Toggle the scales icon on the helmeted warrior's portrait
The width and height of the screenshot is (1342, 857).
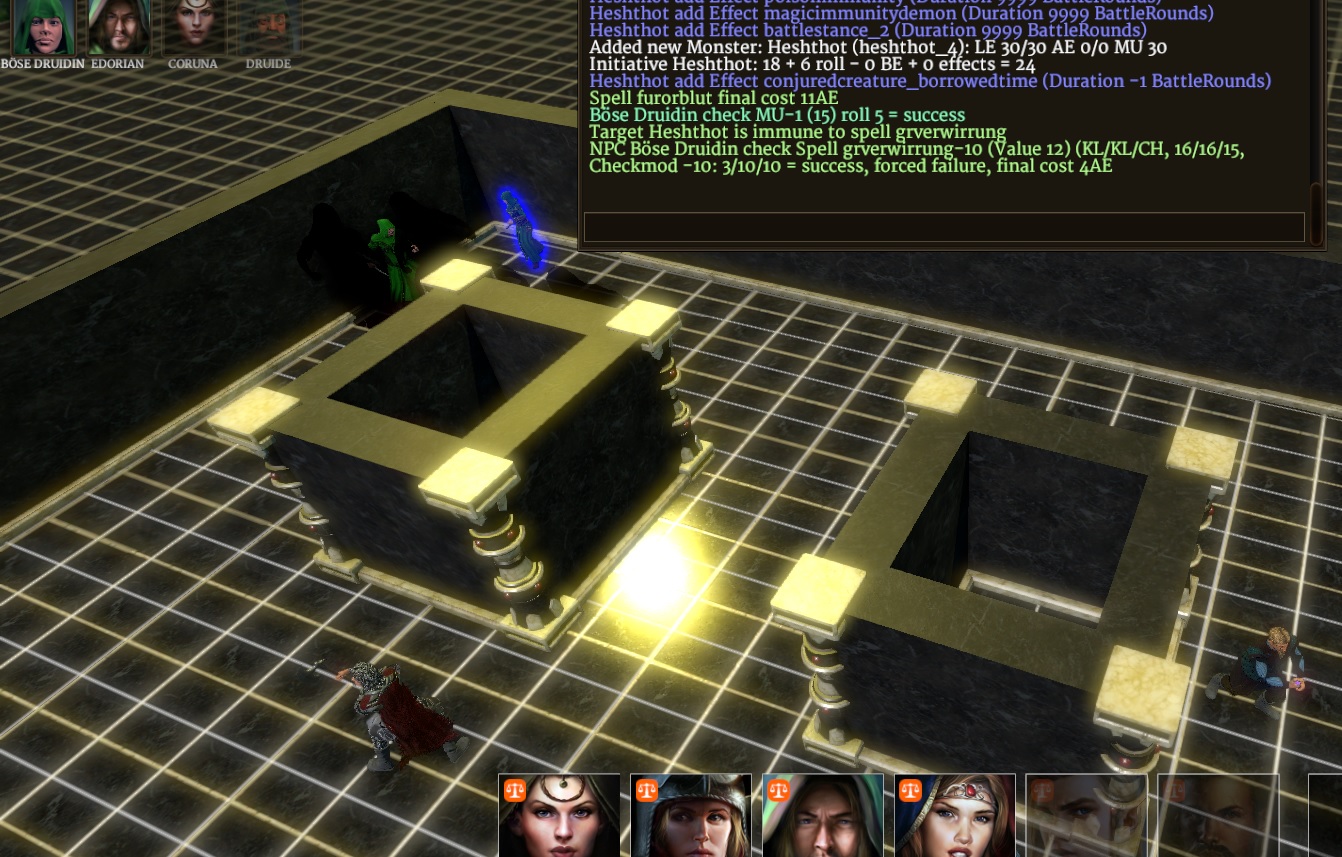pos(647,791)
